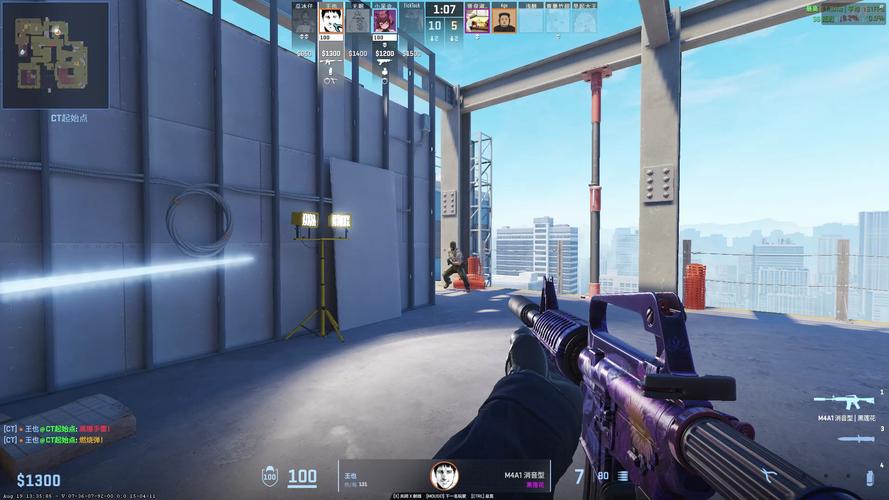
Task: Click the armor shield icon
Action: 269,477
